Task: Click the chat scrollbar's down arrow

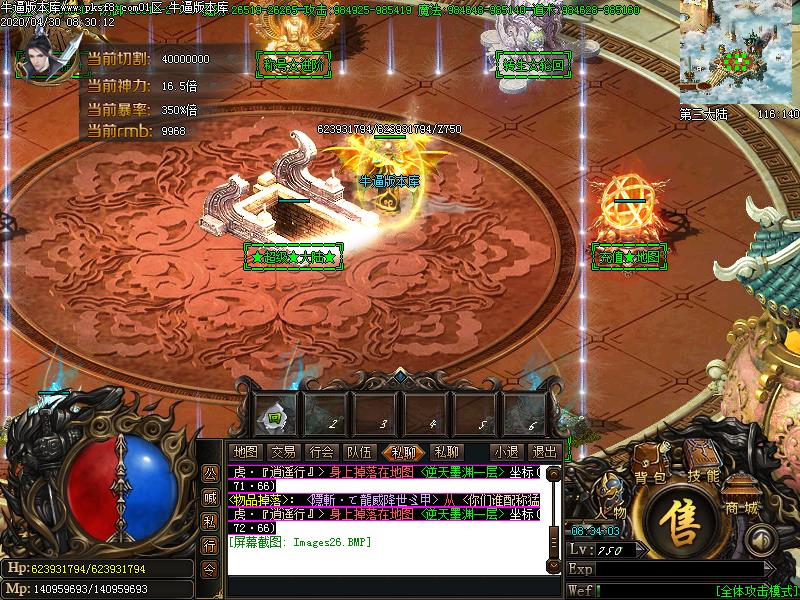Action: point(555,566)
